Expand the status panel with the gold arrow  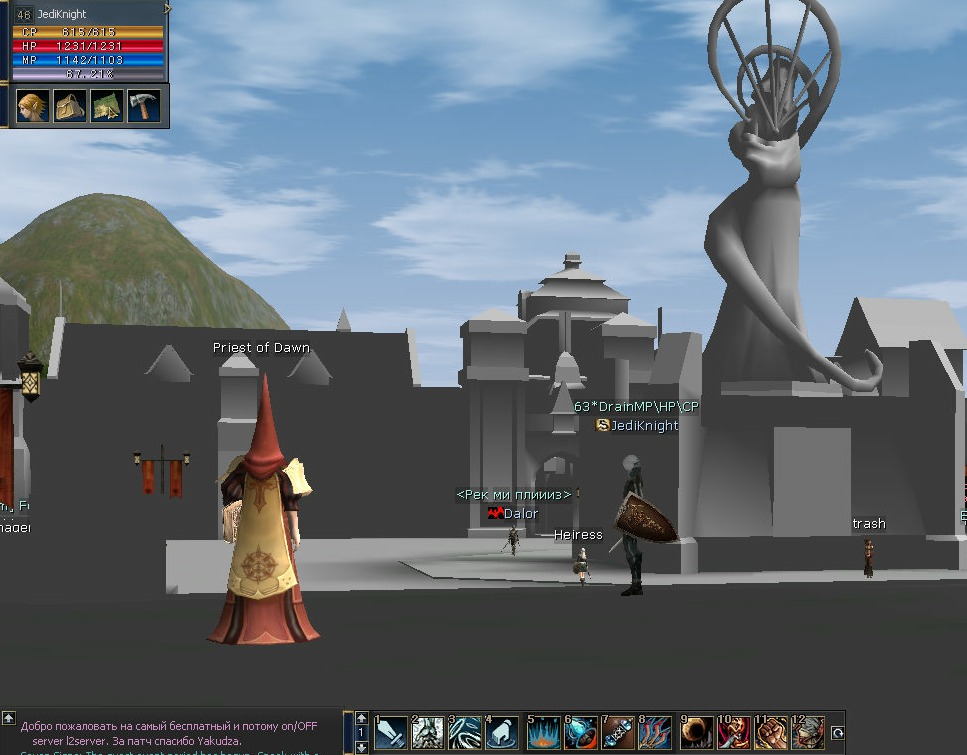[x=168, y=8]
